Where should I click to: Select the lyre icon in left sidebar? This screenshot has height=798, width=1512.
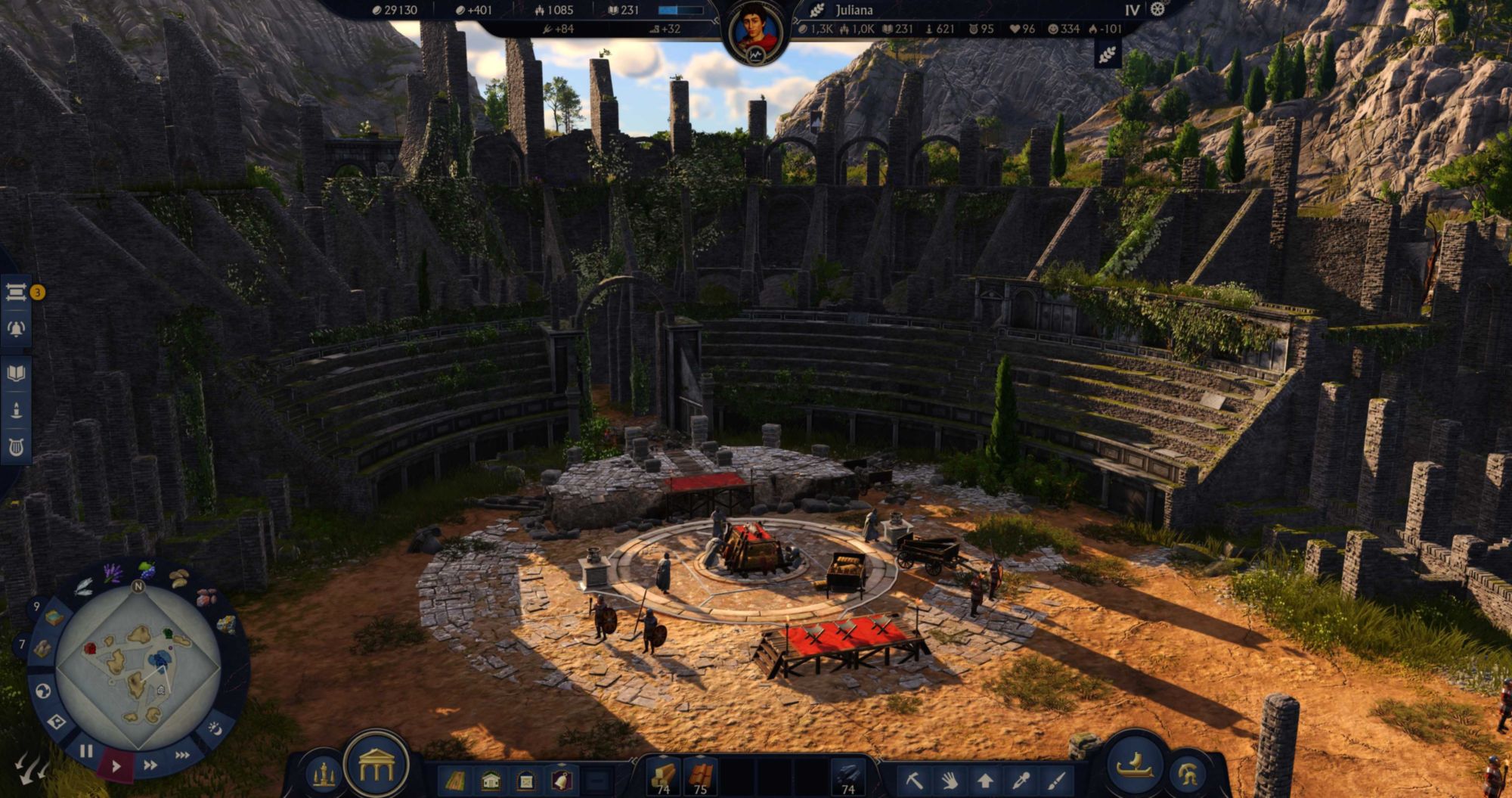[x=16, y=448]
